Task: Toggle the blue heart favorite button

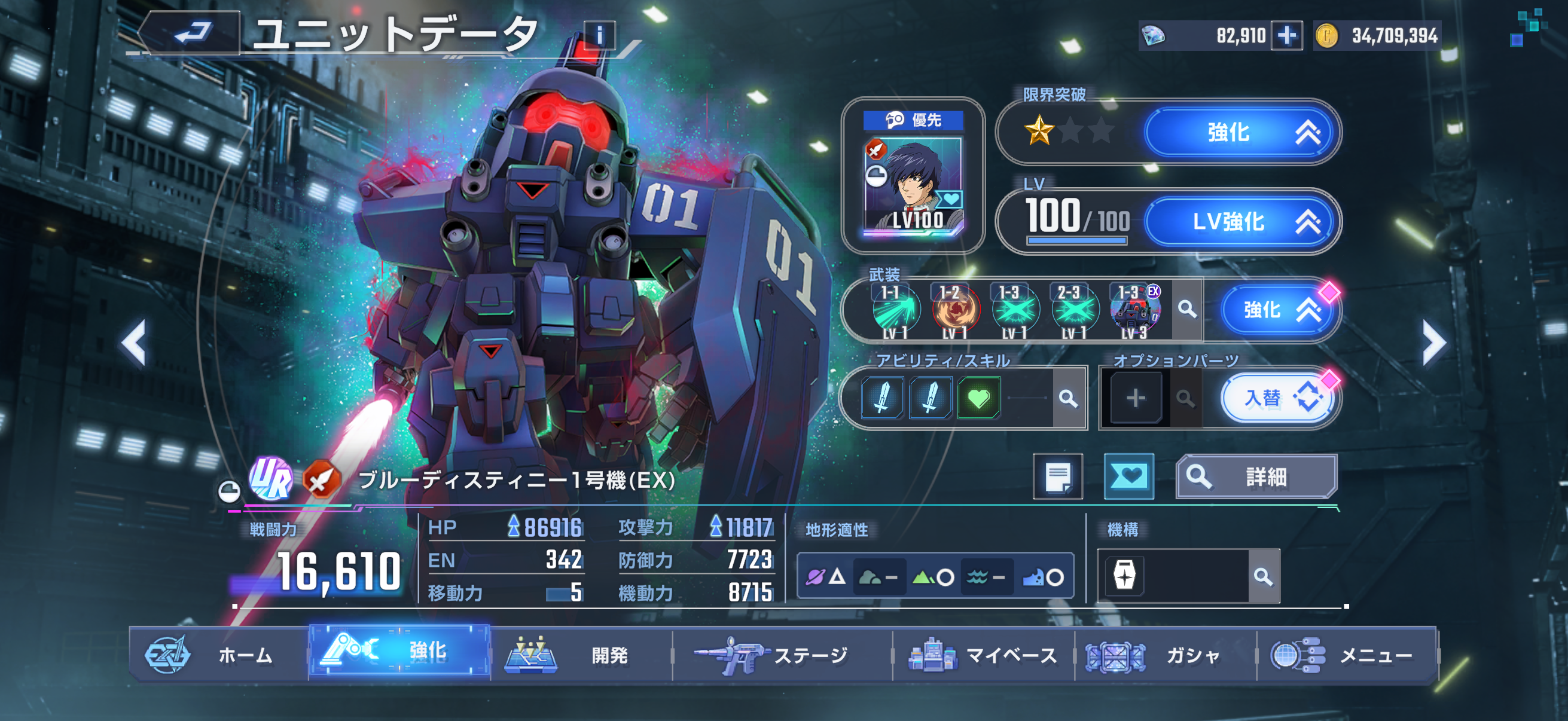Action: pyautogui.click(x=1128, y=476)
